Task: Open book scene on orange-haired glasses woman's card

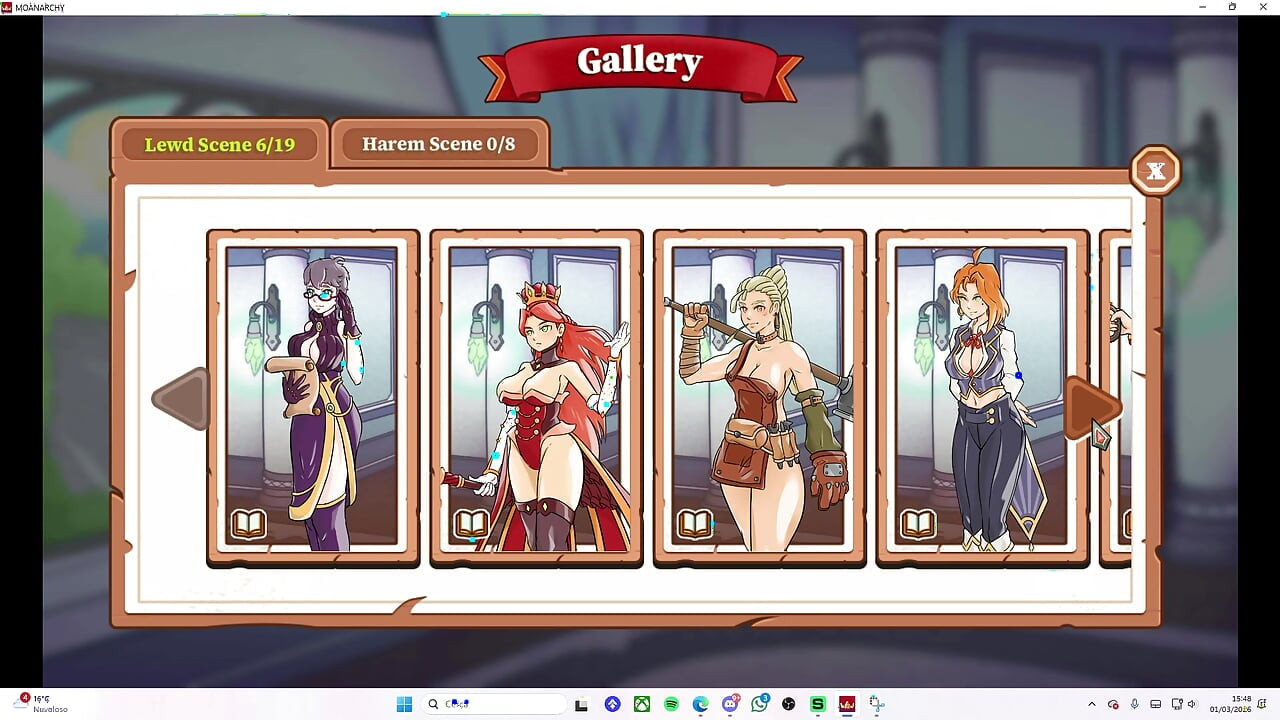Action: tap(917, 523)
